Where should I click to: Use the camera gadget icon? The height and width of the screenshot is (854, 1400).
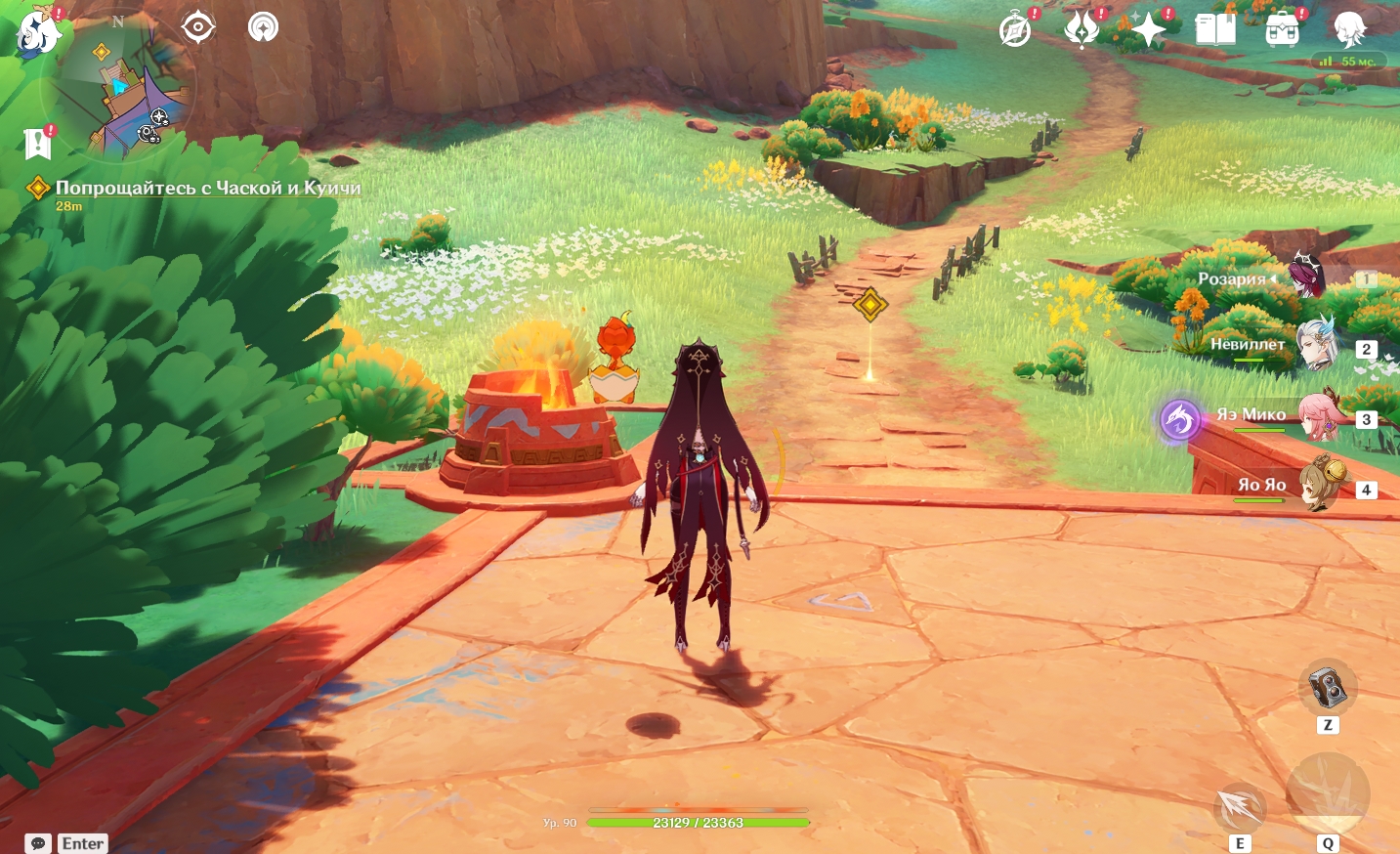pyautogui.click(x=1327, y=688)
